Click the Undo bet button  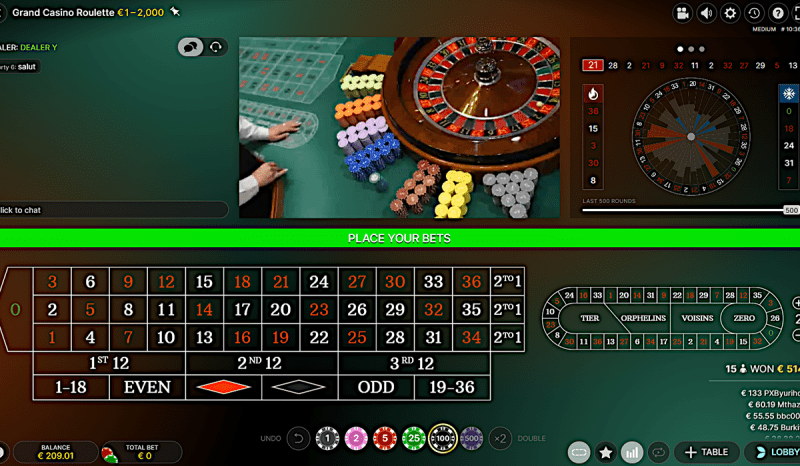coord(297,438)
